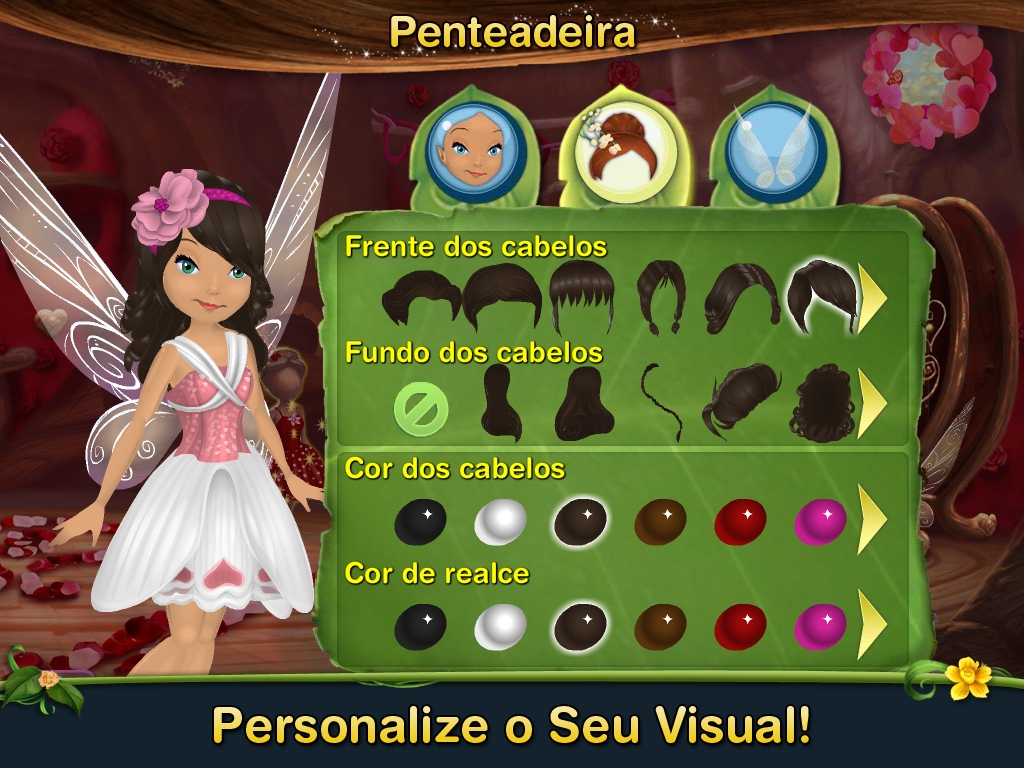Remove back hair with the no-symbol option

click(x=421, y=409)
